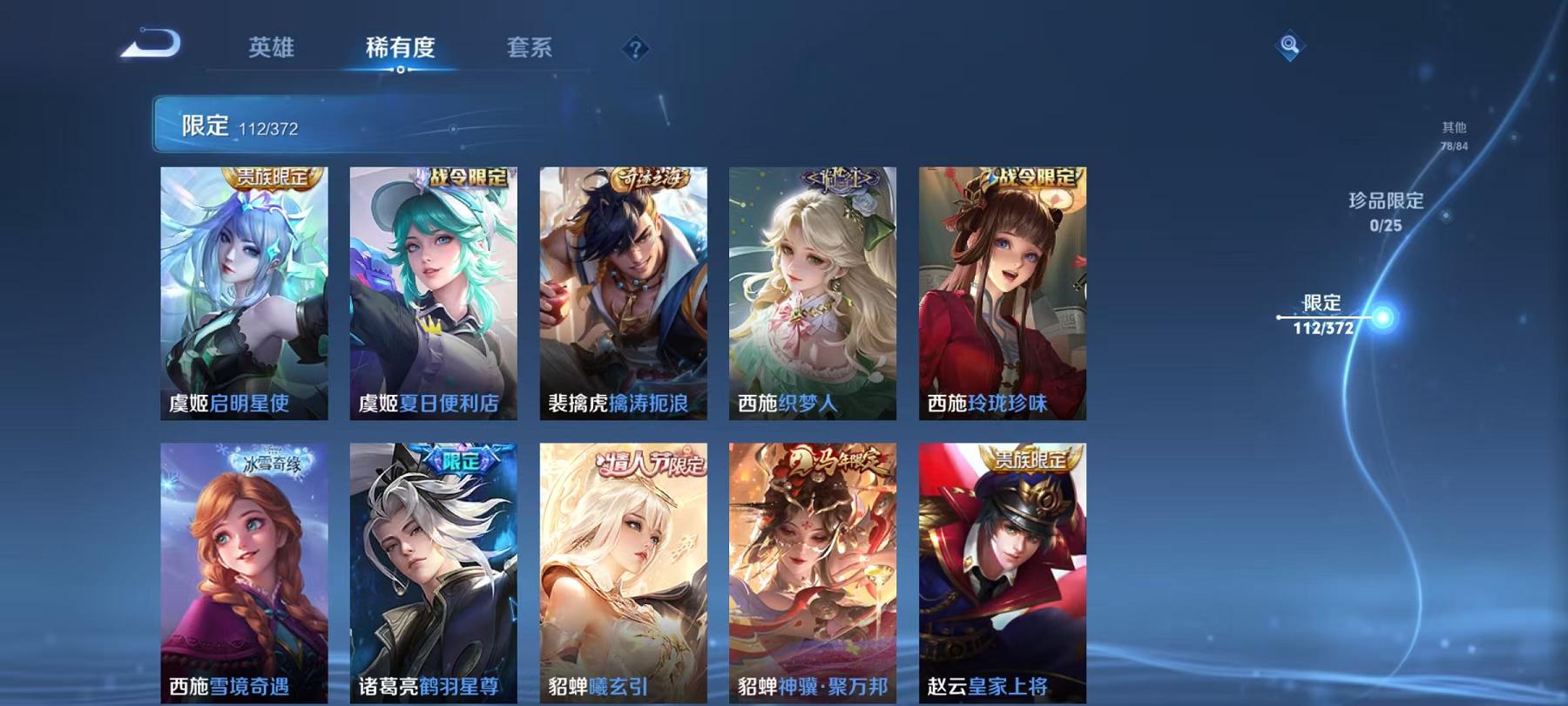The height and width of the screenshot is (706, 1568).
Task: Select the 限定 112/372 node on right
Action: [x=1322, y=317]
